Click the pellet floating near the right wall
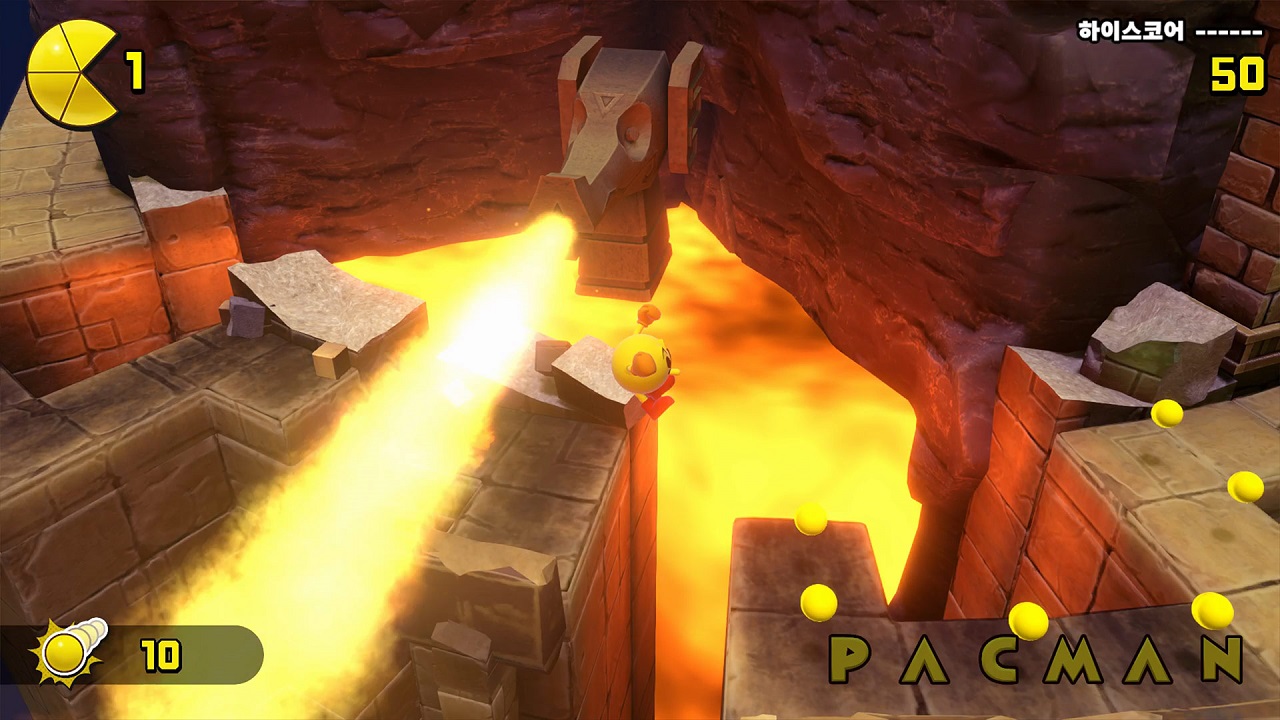The height and width of the screenshot is (720, 1280). (x=1245, y=487)
